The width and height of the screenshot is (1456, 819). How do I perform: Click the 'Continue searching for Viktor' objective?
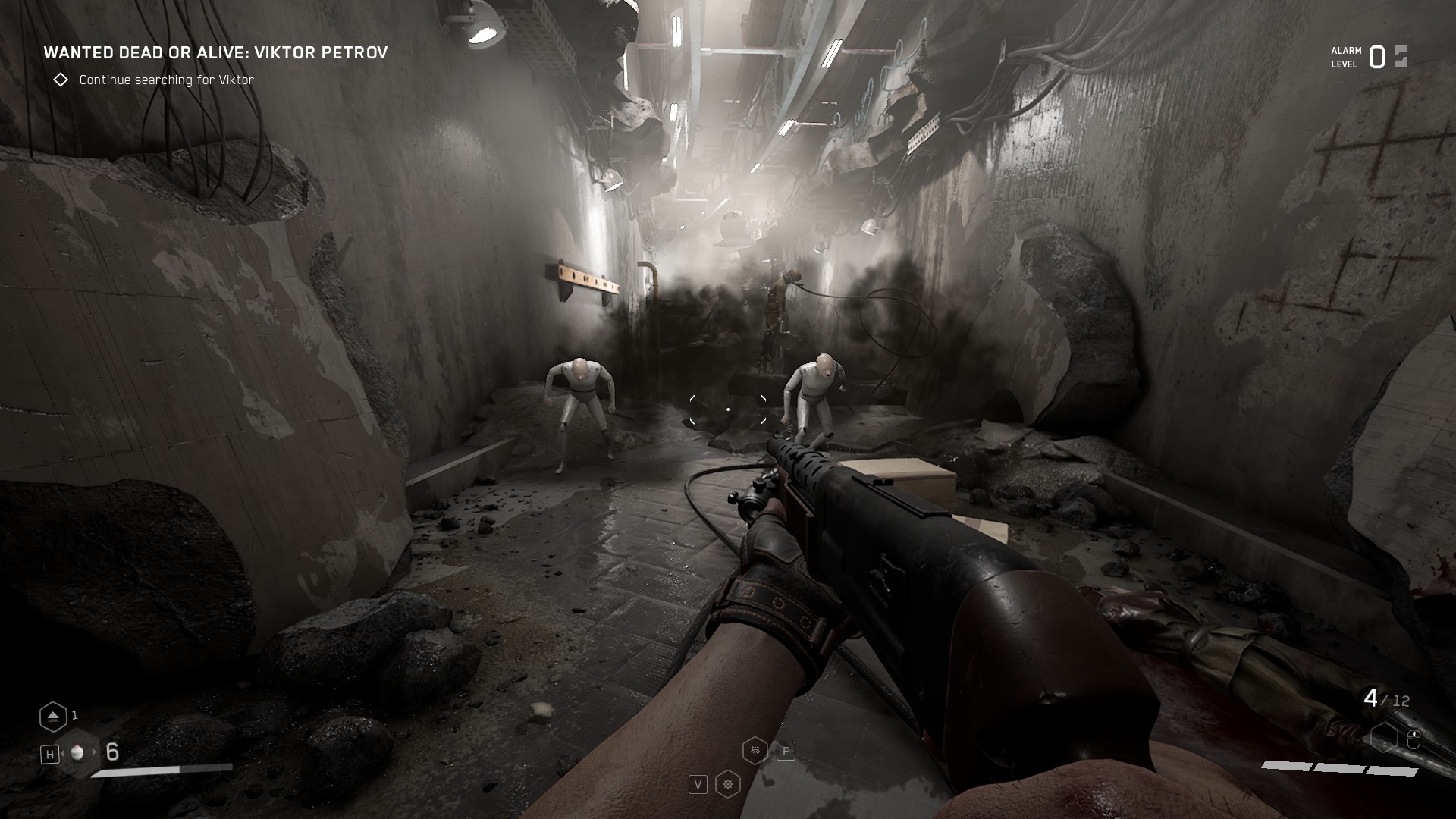pyautogui.click(x=166, y=80)
